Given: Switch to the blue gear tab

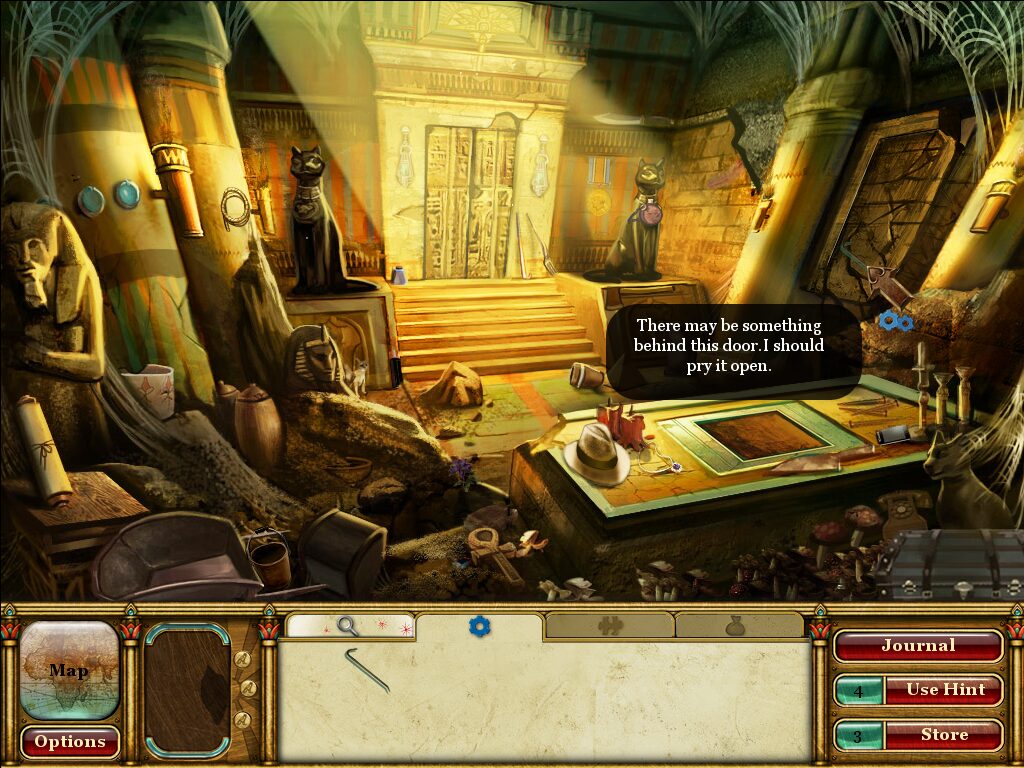Looking at the screenshot, I should click(x=480, y=627).
